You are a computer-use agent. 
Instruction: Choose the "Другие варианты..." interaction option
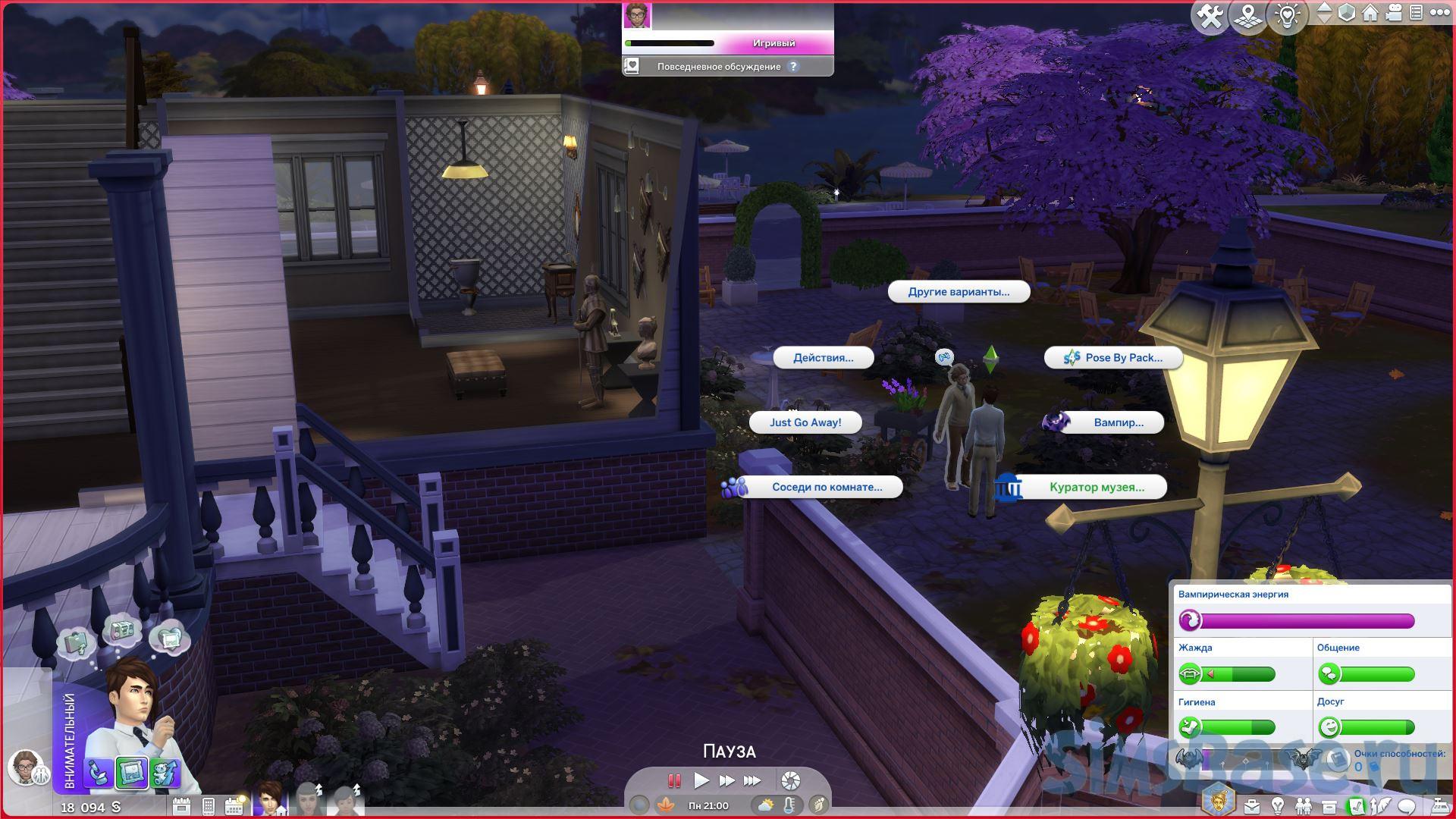pyautogui.click(x=959, y=292)
